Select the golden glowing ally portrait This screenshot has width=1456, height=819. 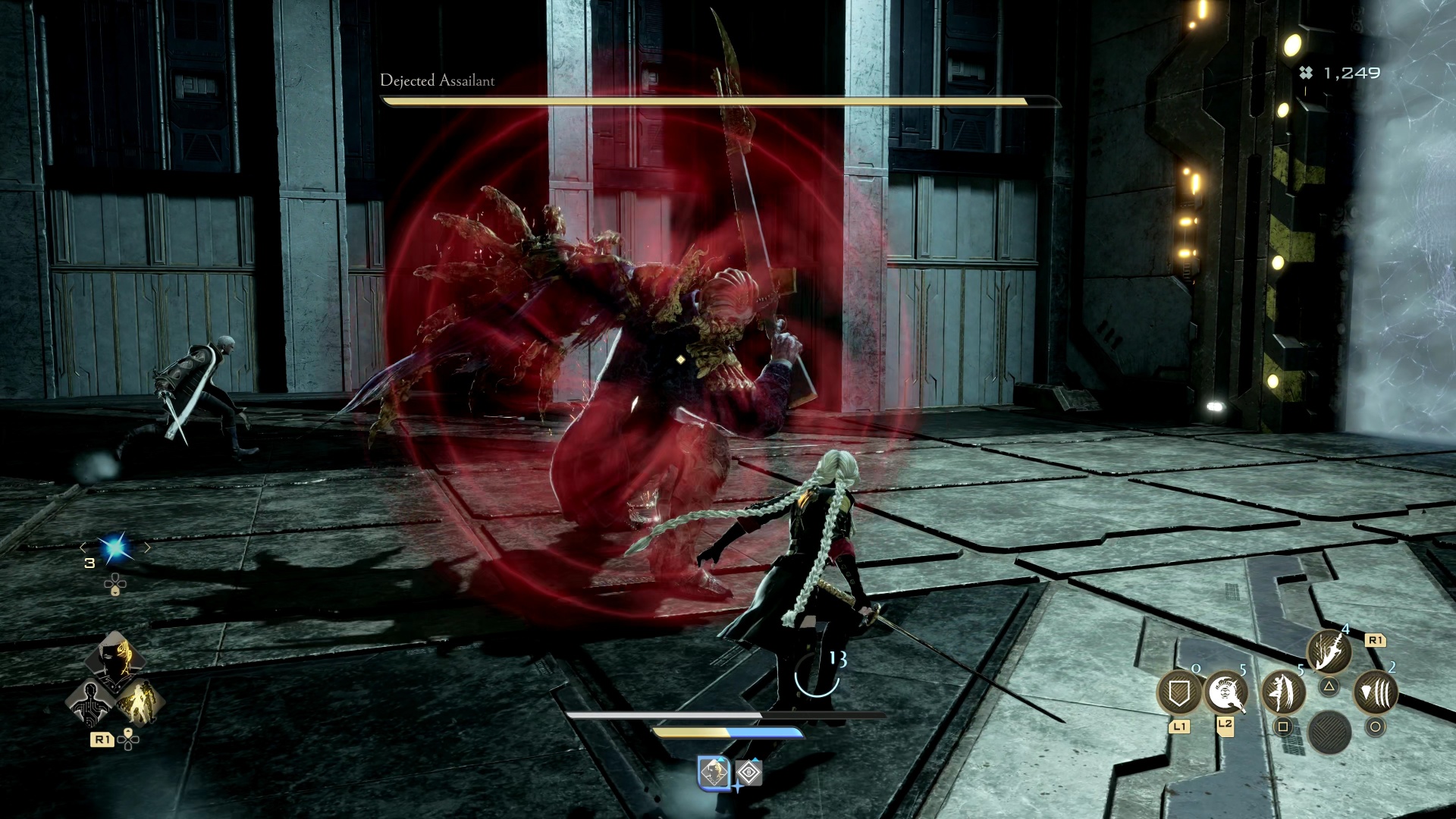click(x=138, y=702)
